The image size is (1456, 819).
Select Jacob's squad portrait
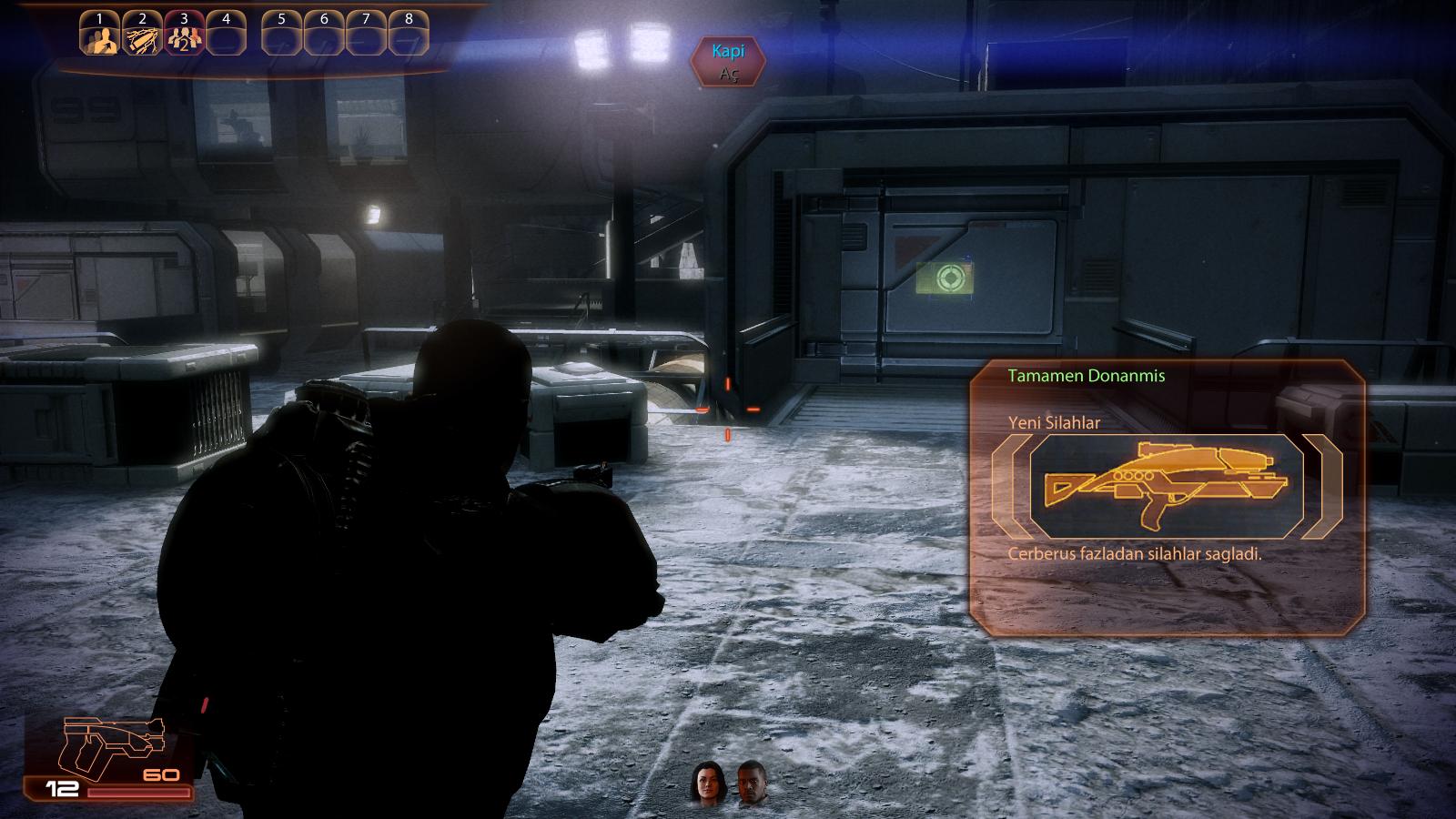tap(753, 784)
